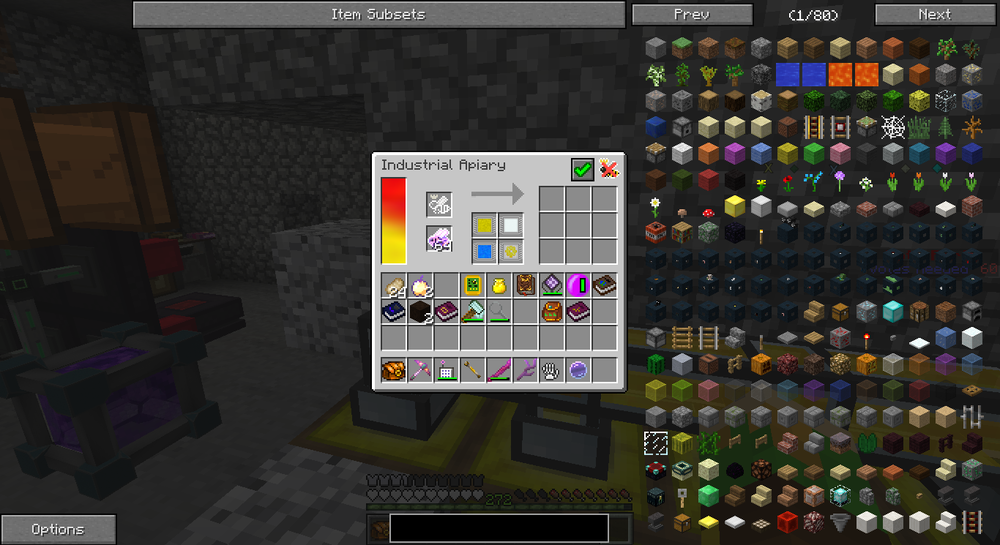Select the yellow pollen sack in inventory

coord(499,286)
